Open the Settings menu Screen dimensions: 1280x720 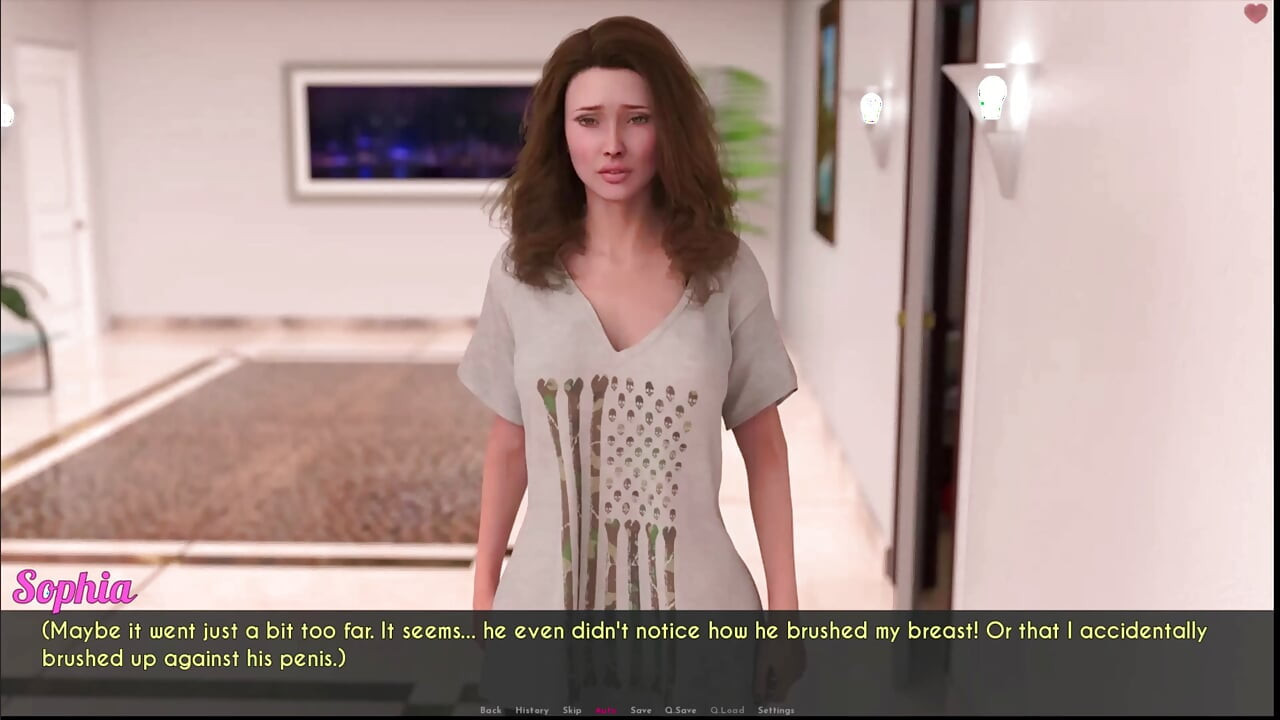tap(778, 710)
